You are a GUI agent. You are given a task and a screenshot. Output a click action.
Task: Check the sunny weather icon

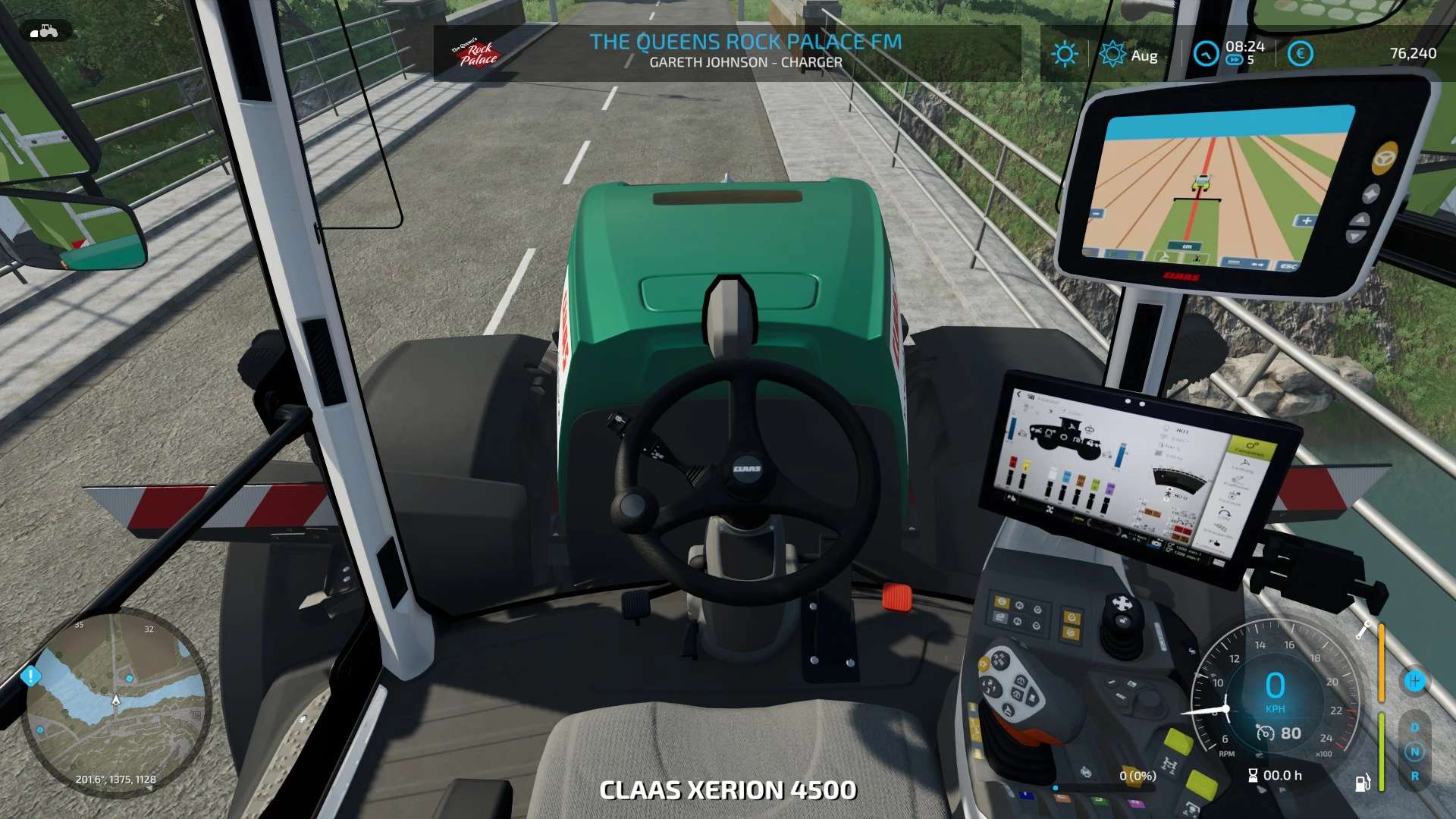(x=1065, y=54)
